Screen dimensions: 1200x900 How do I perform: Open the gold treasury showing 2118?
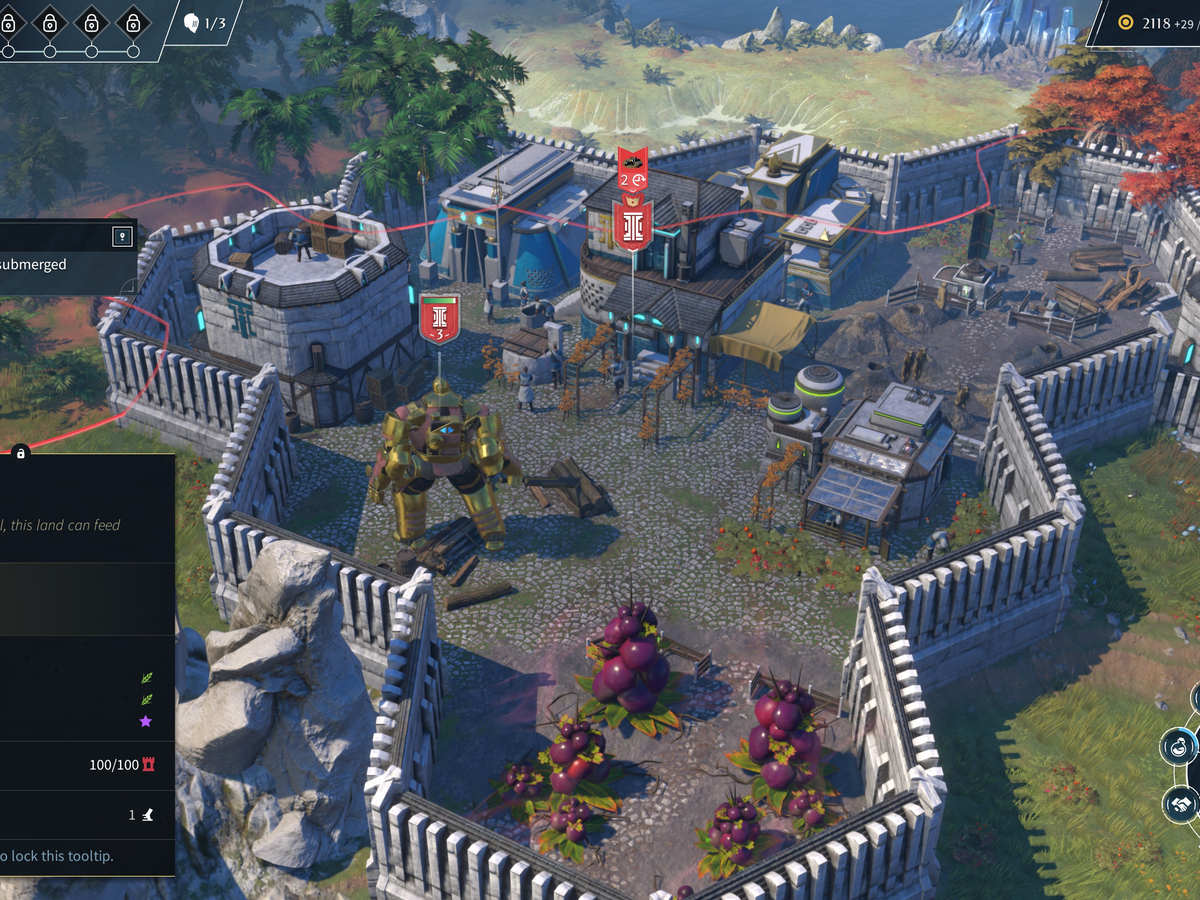[1150, 22]
